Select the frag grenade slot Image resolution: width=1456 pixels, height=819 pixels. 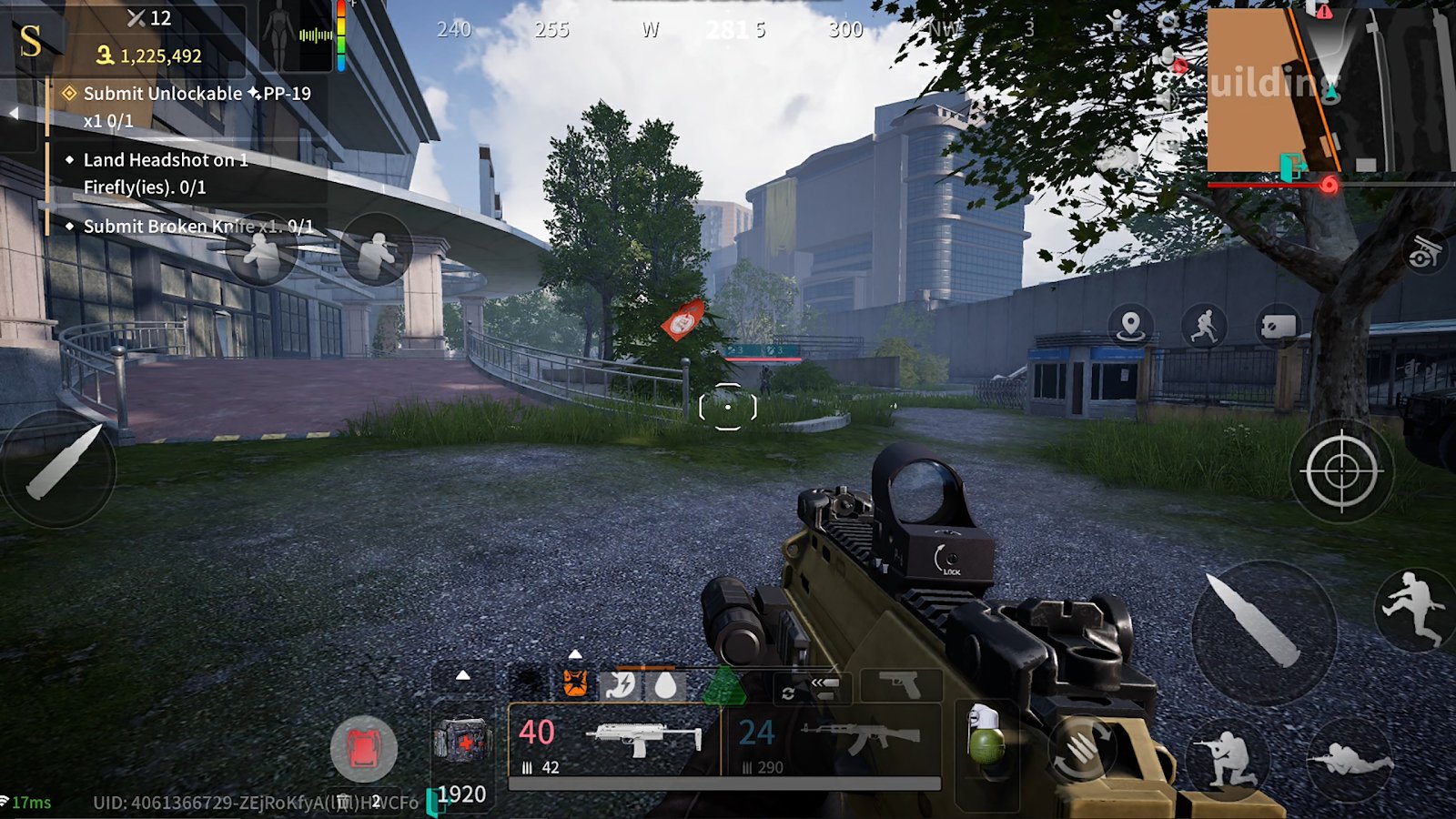point(986,737)
